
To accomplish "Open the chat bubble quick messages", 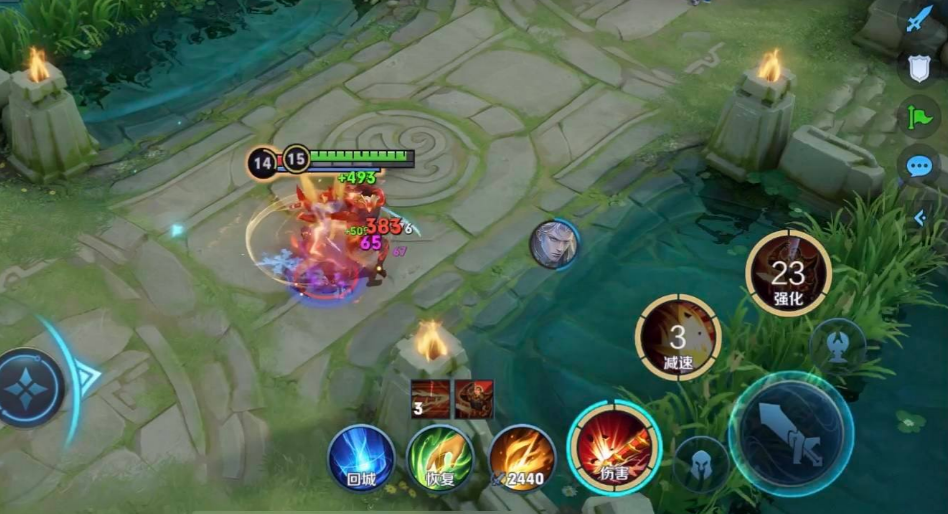I will point(919,165).
